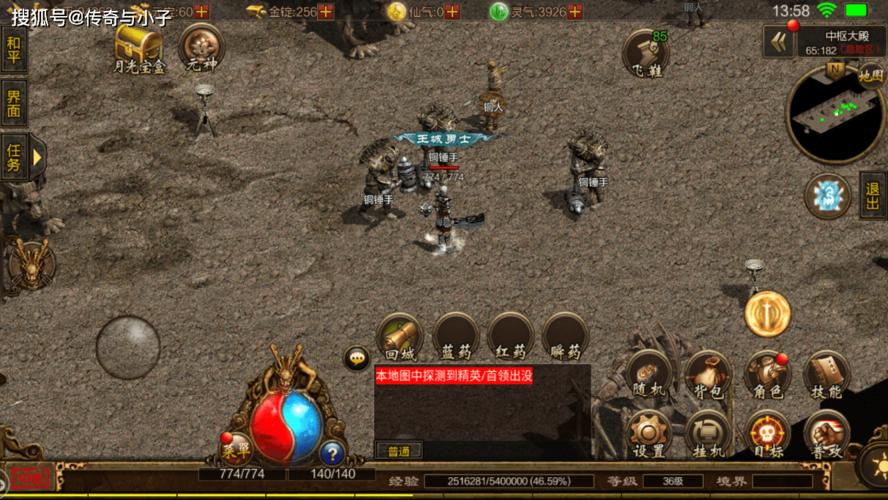Toggle 挂机 auto-battle mode
Screen dimensions: 888x500
708,433
